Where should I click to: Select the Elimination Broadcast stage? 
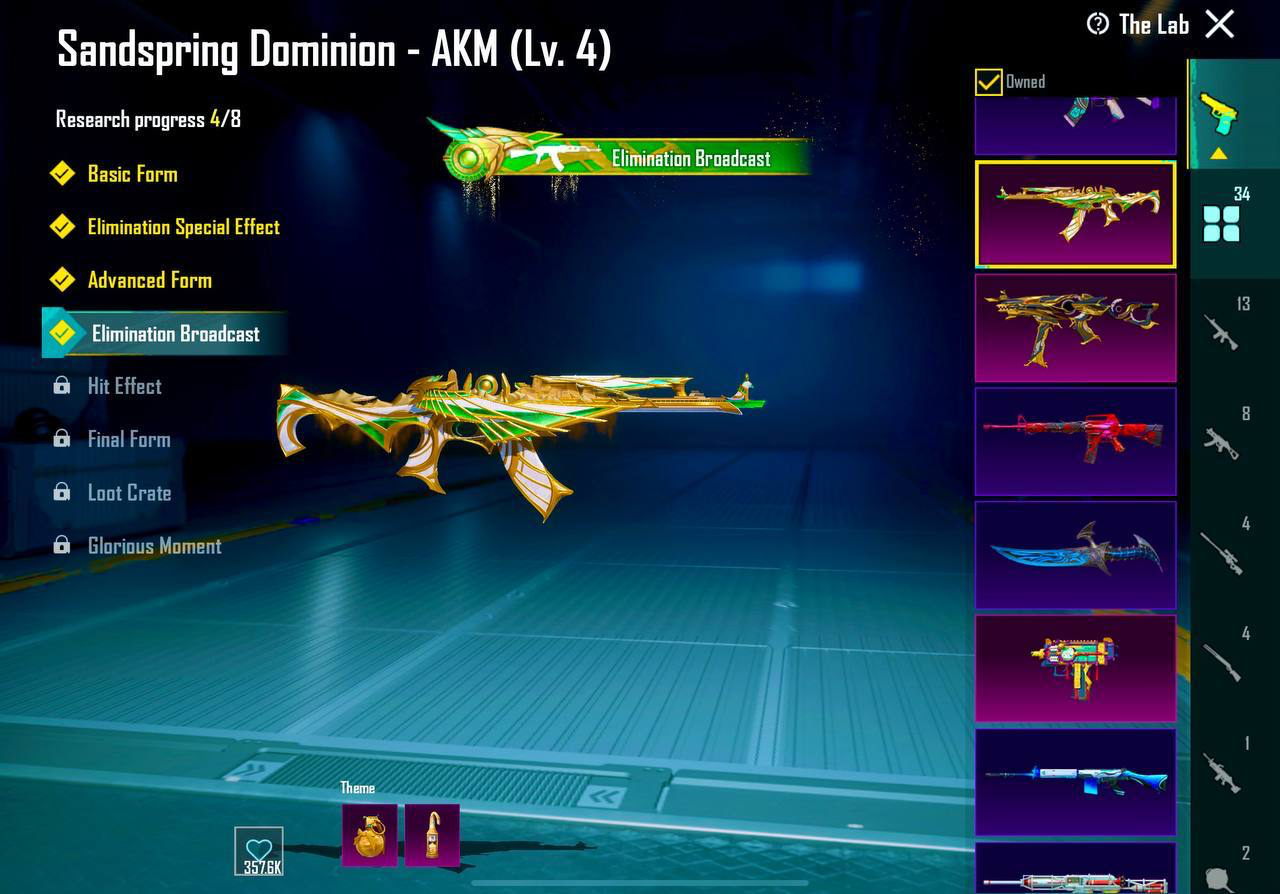(175, 334)
